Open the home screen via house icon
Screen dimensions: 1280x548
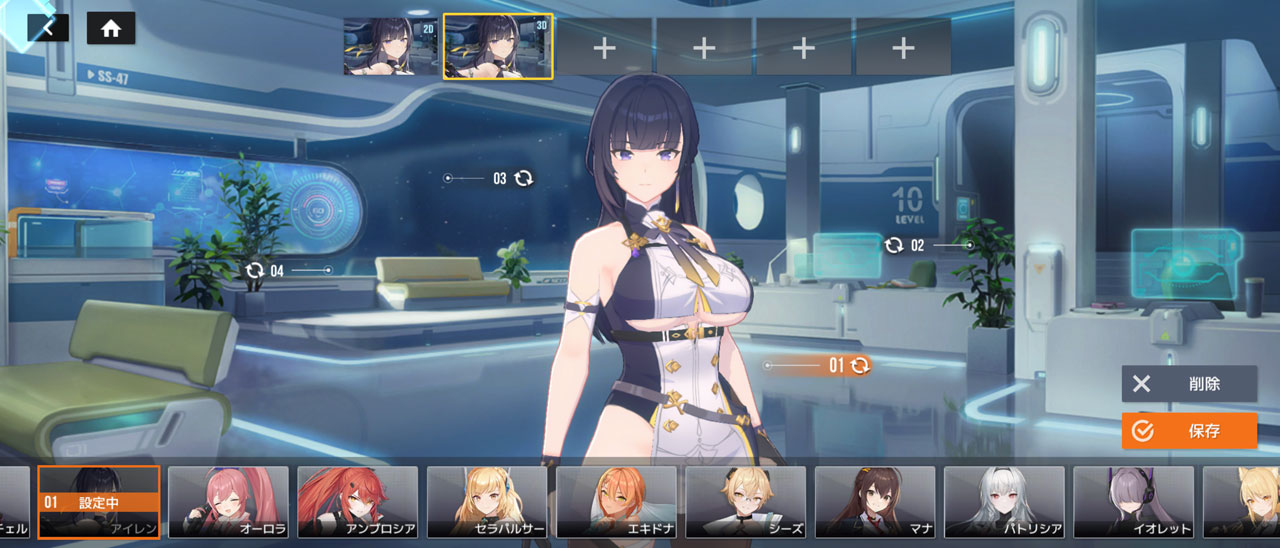tap(111, 28)
